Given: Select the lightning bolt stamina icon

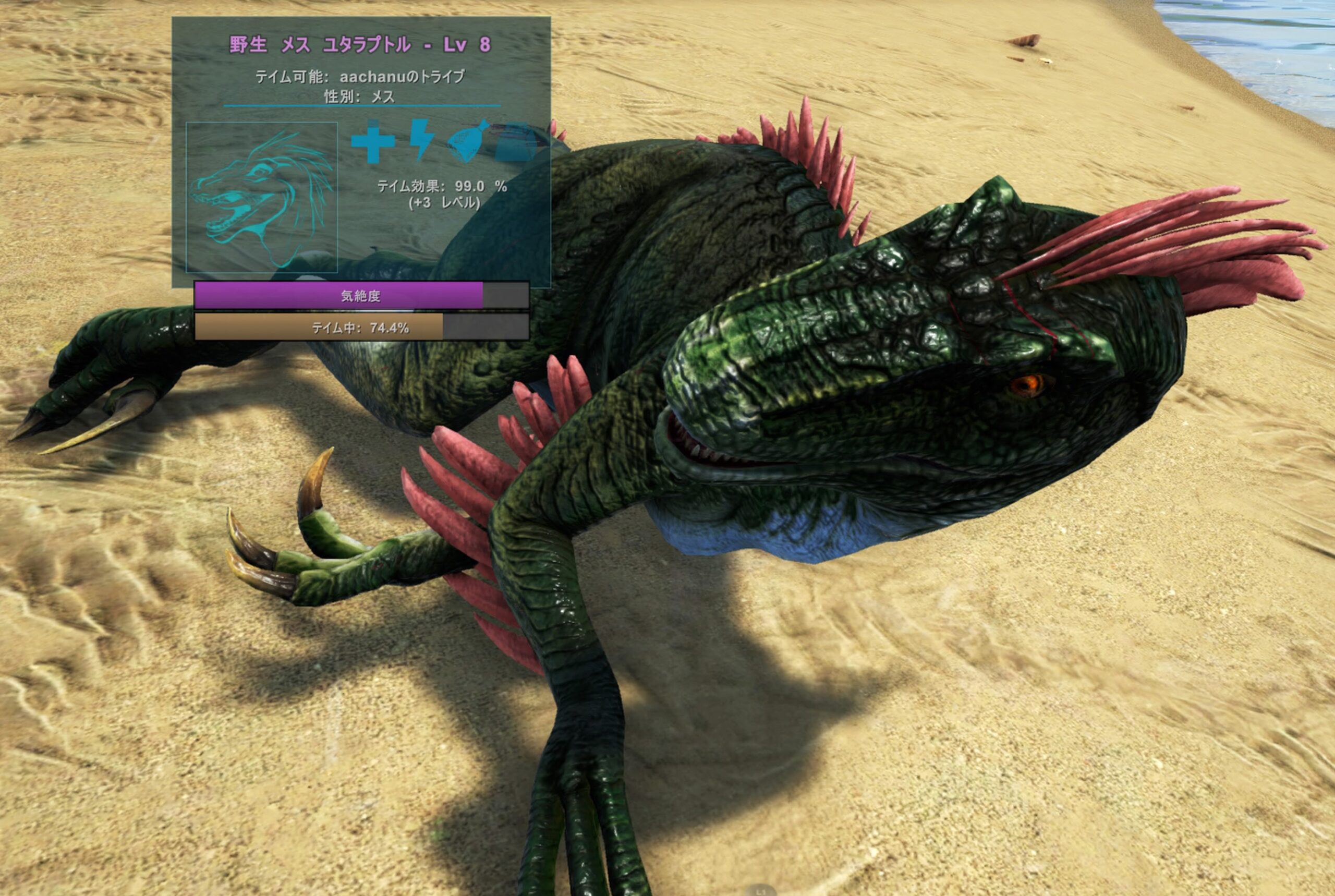Looking at the screenshot, I should pos(421,139).
